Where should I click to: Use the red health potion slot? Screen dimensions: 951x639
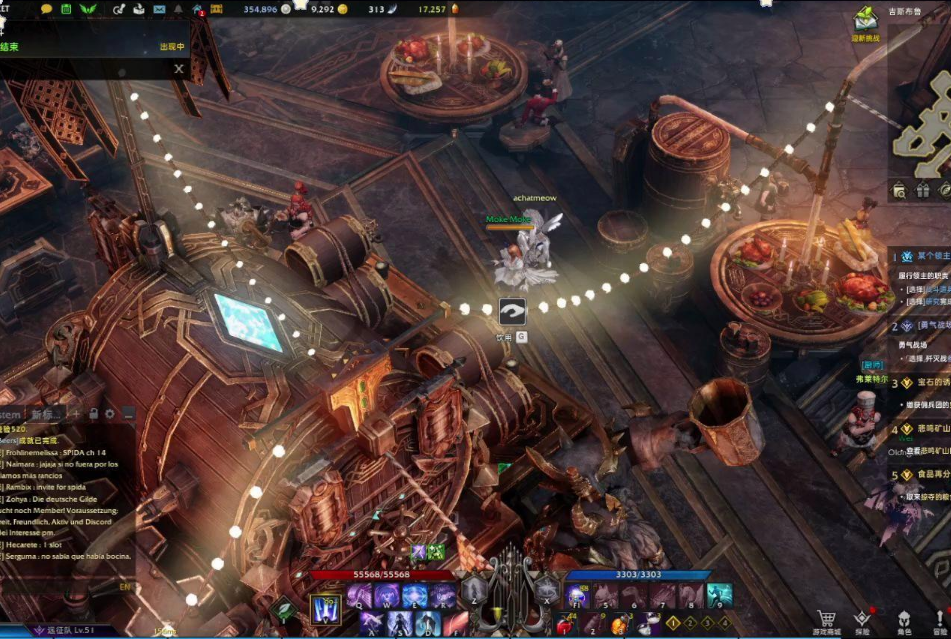coord(566,624)
